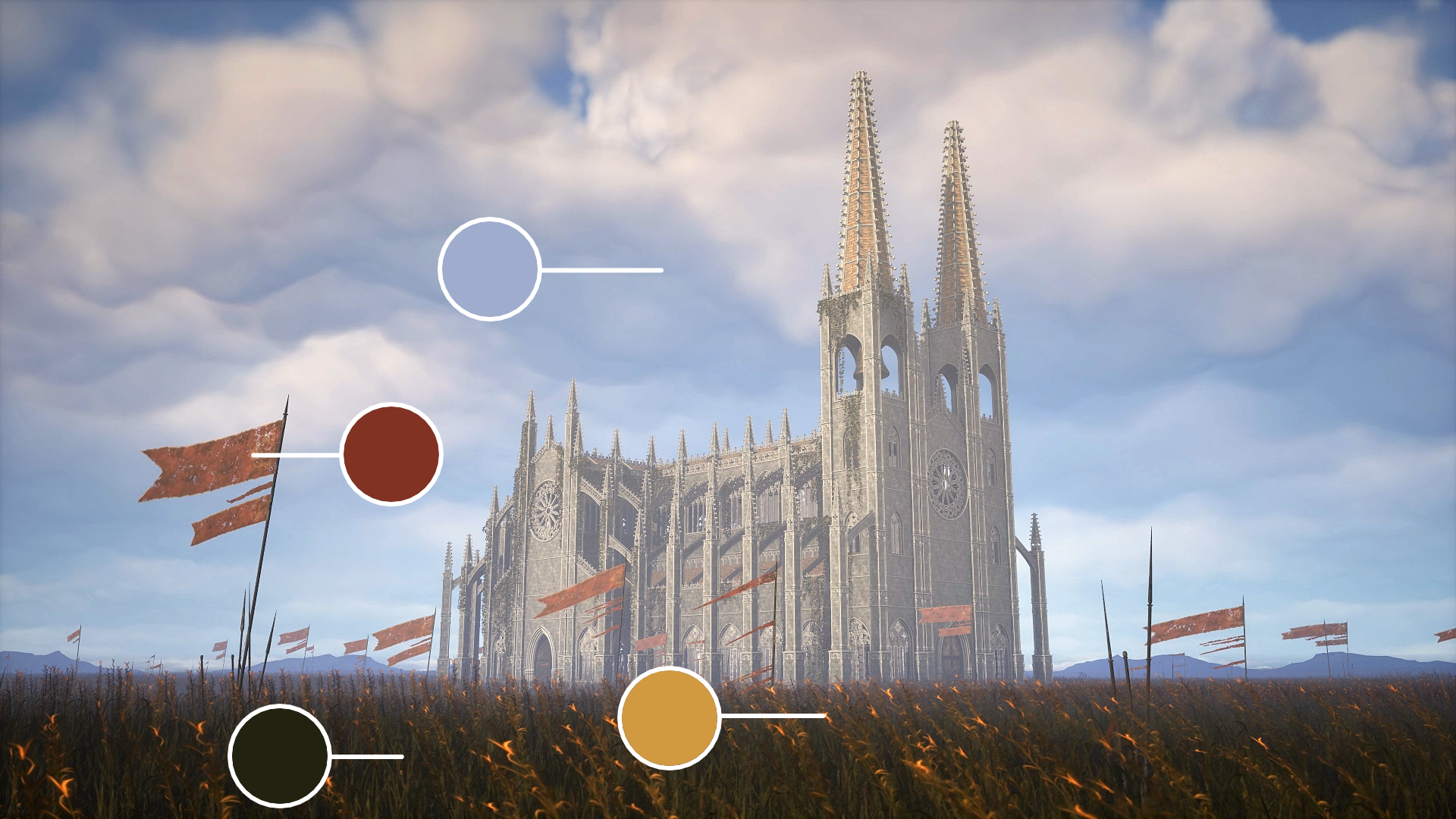This screenshot has height=819, width=1456.
Task: Pick the dark olive grass color swatch
Action: [279, 755]
